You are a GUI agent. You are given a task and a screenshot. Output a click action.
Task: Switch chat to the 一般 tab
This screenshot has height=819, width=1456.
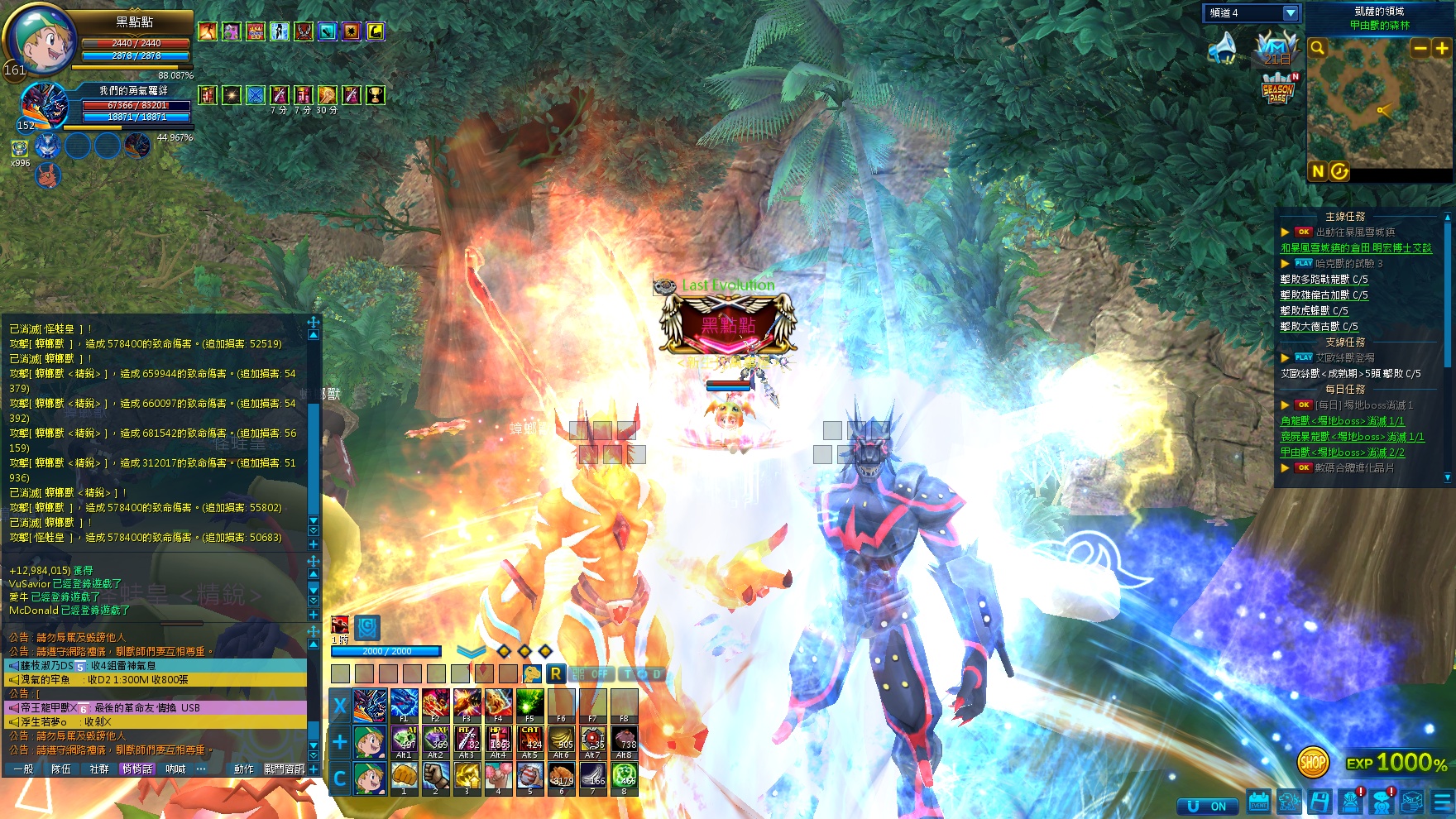click(23, 769)
